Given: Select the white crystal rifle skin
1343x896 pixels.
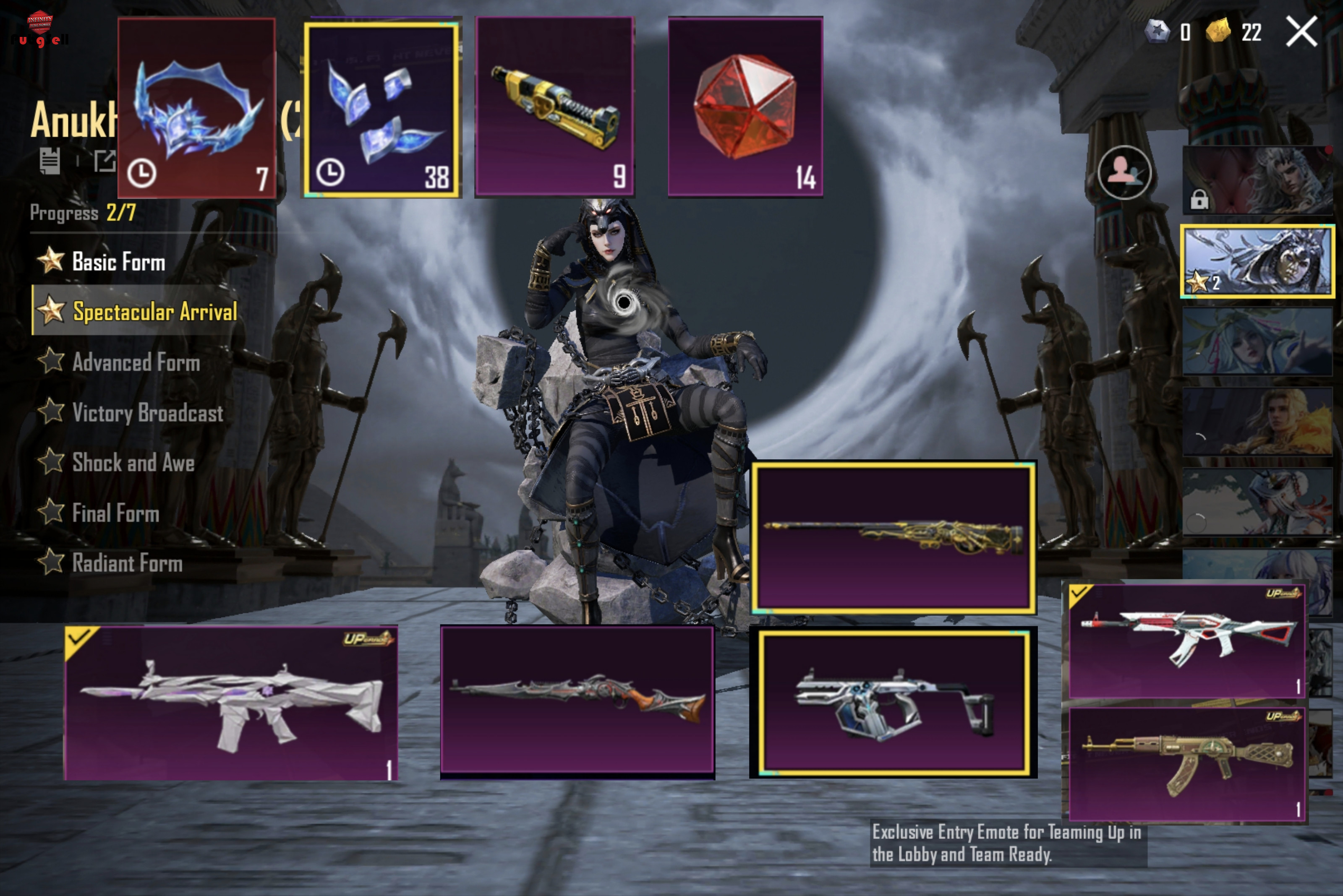Looking at the screenshot, I should [231, 703].
